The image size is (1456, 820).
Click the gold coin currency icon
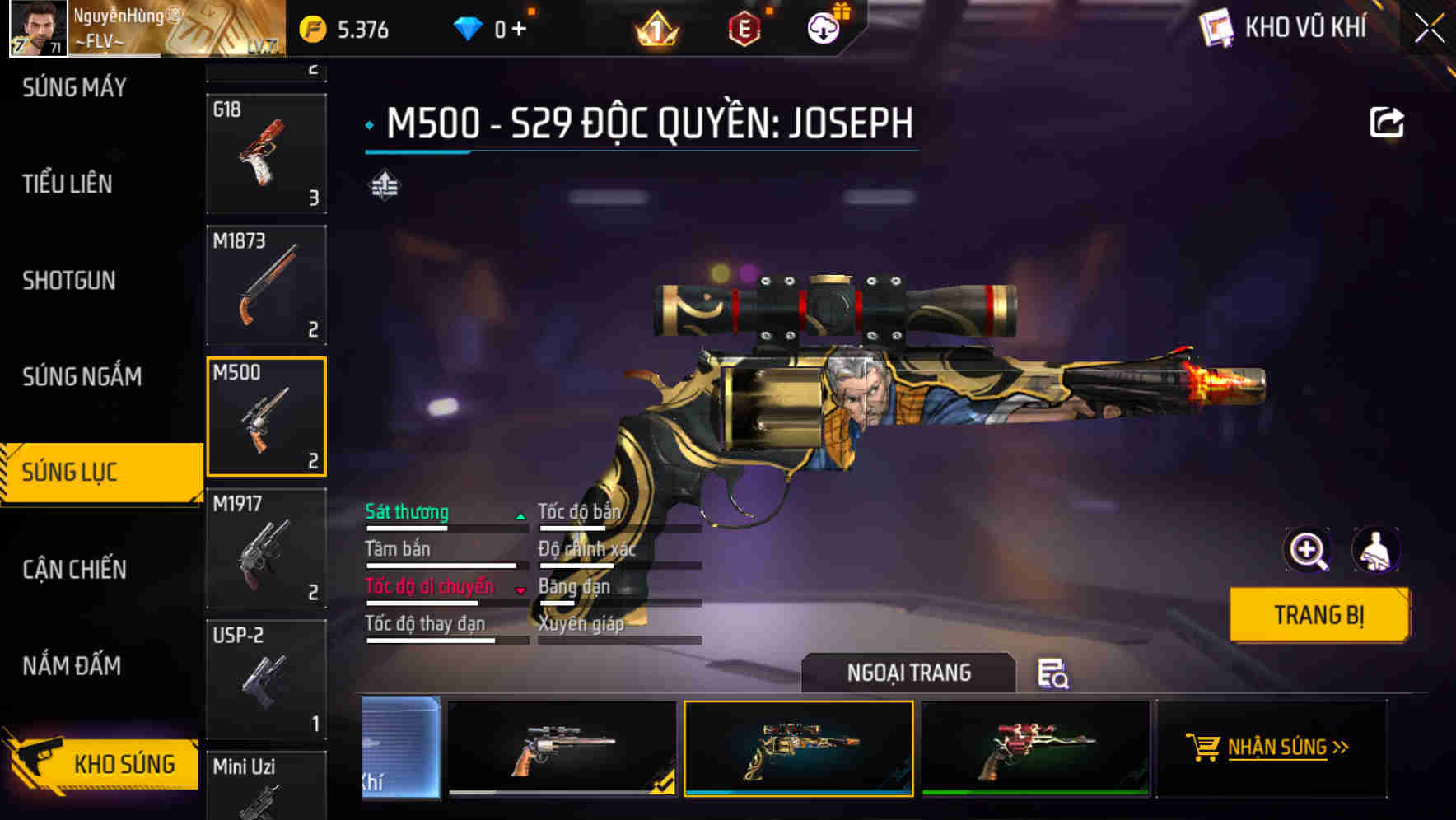pos(311,27)
